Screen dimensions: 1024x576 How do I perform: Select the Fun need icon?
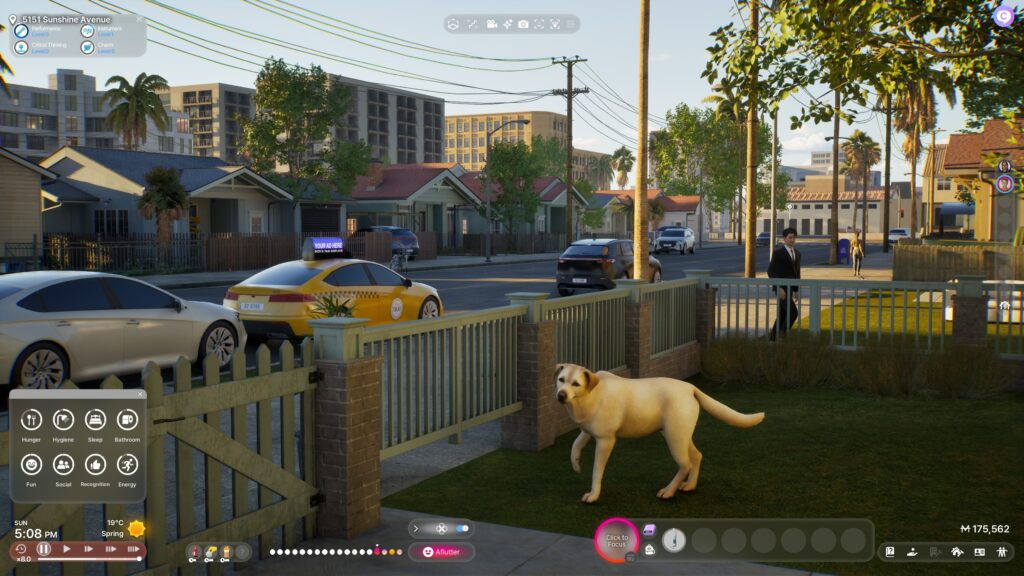pyautogui.click(x=31, y=464)
